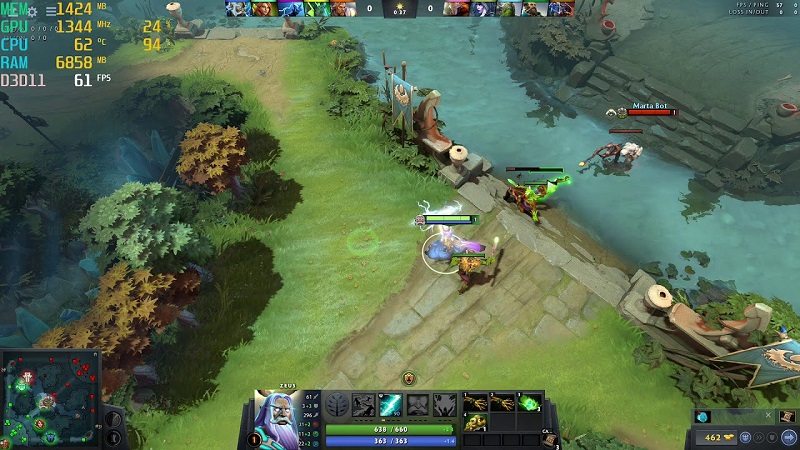Image resolution: width=800 pixels, height=450 pixels.
Task: Click the yellow consumable item slot
Action: coord(475,424)
